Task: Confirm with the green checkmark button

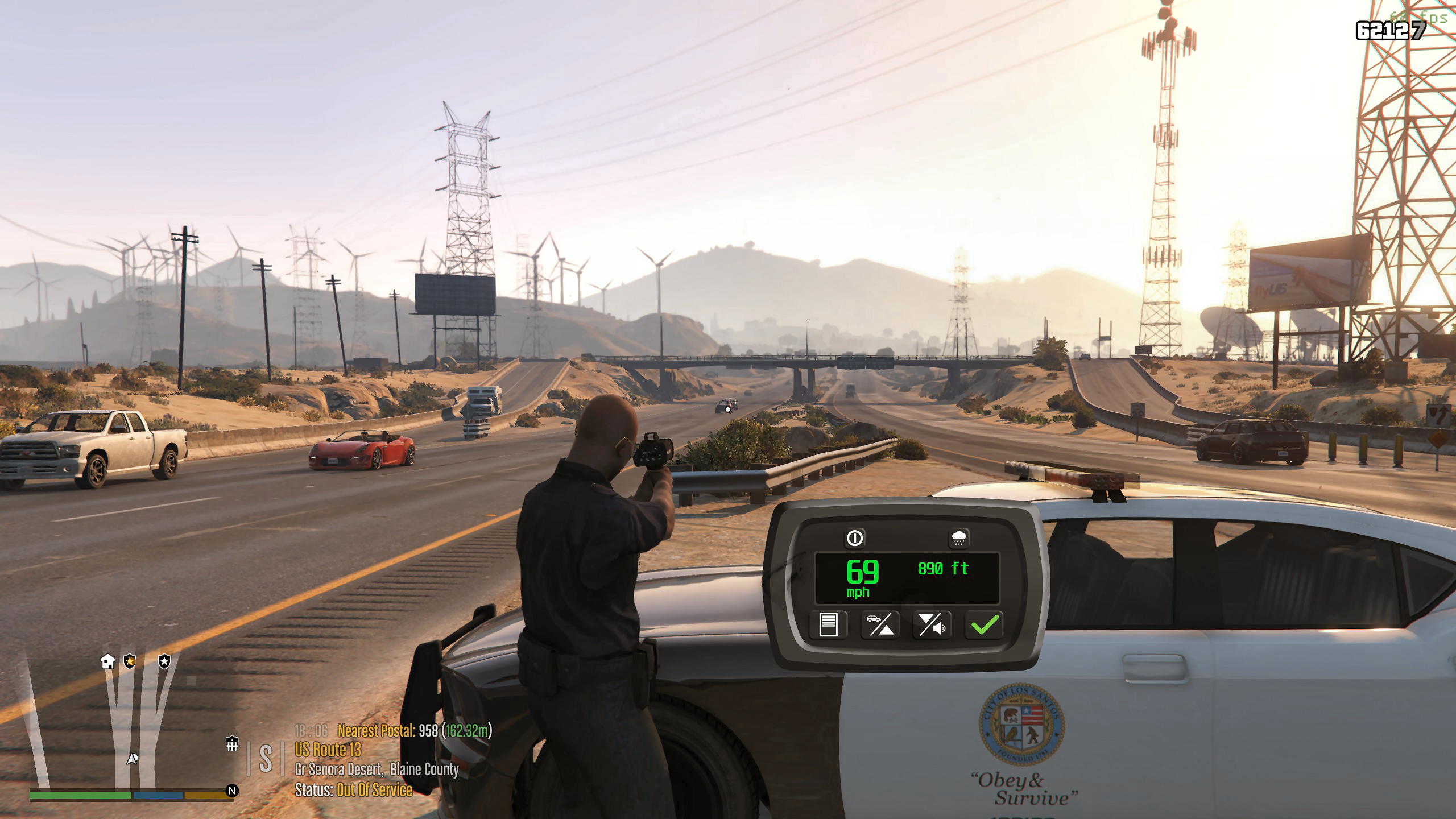Action: click(x=985, y=625)
